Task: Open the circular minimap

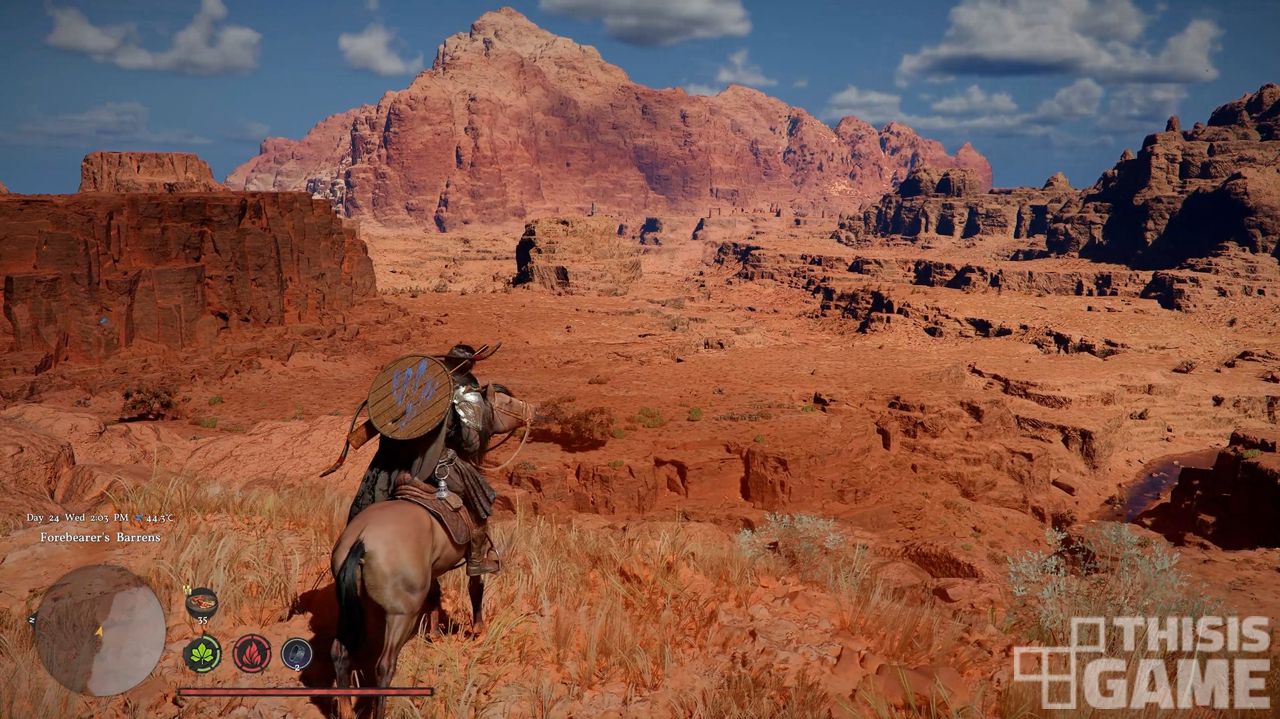Action: [x=100, y=630]
